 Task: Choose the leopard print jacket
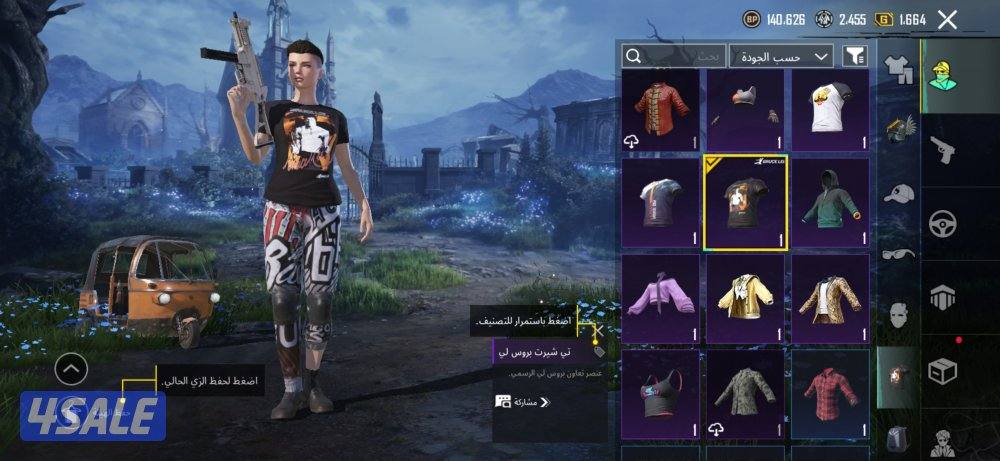830,296
